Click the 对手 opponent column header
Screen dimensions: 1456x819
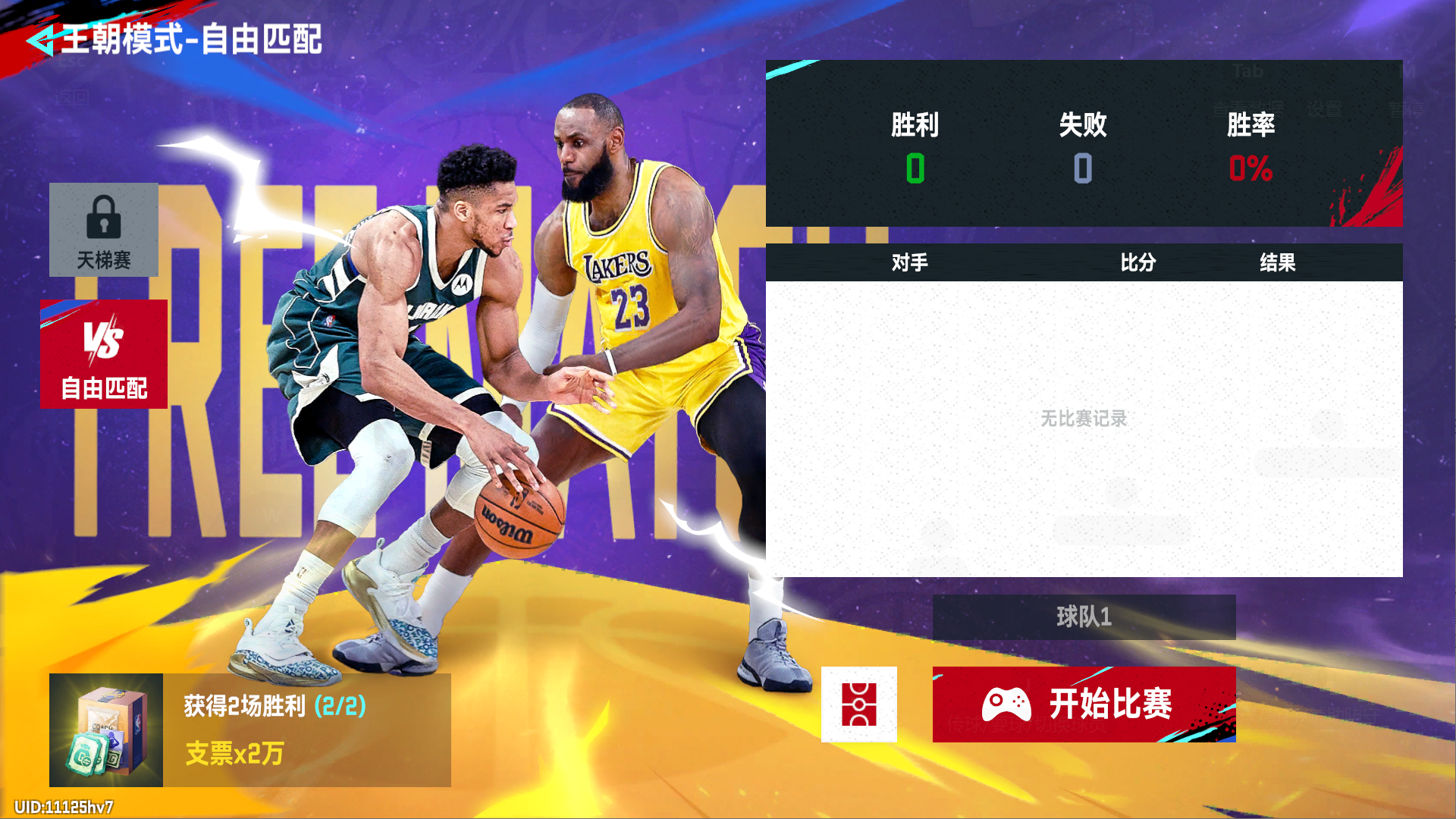(x=909, y=262)
